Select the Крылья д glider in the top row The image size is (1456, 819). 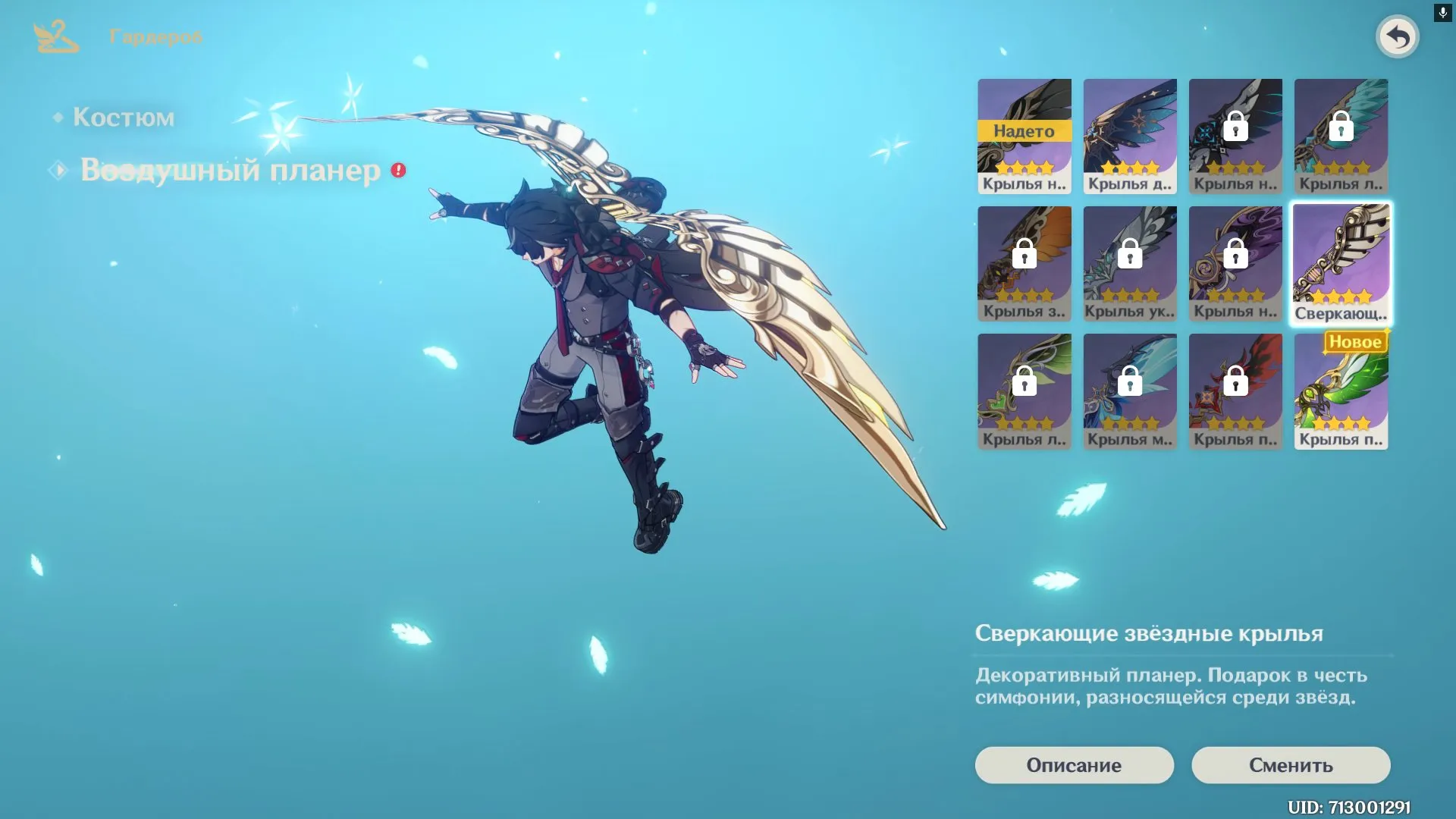[1130, 136]
